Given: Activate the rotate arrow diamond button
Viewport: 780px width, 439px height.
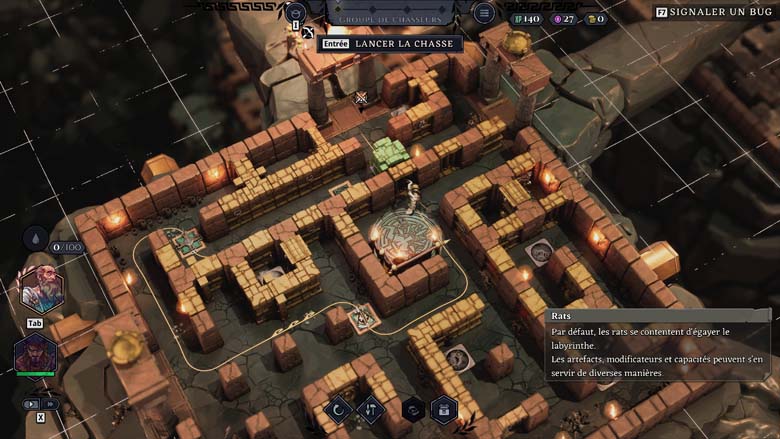Looking at the screenshot, I should (x=339, y=409).
